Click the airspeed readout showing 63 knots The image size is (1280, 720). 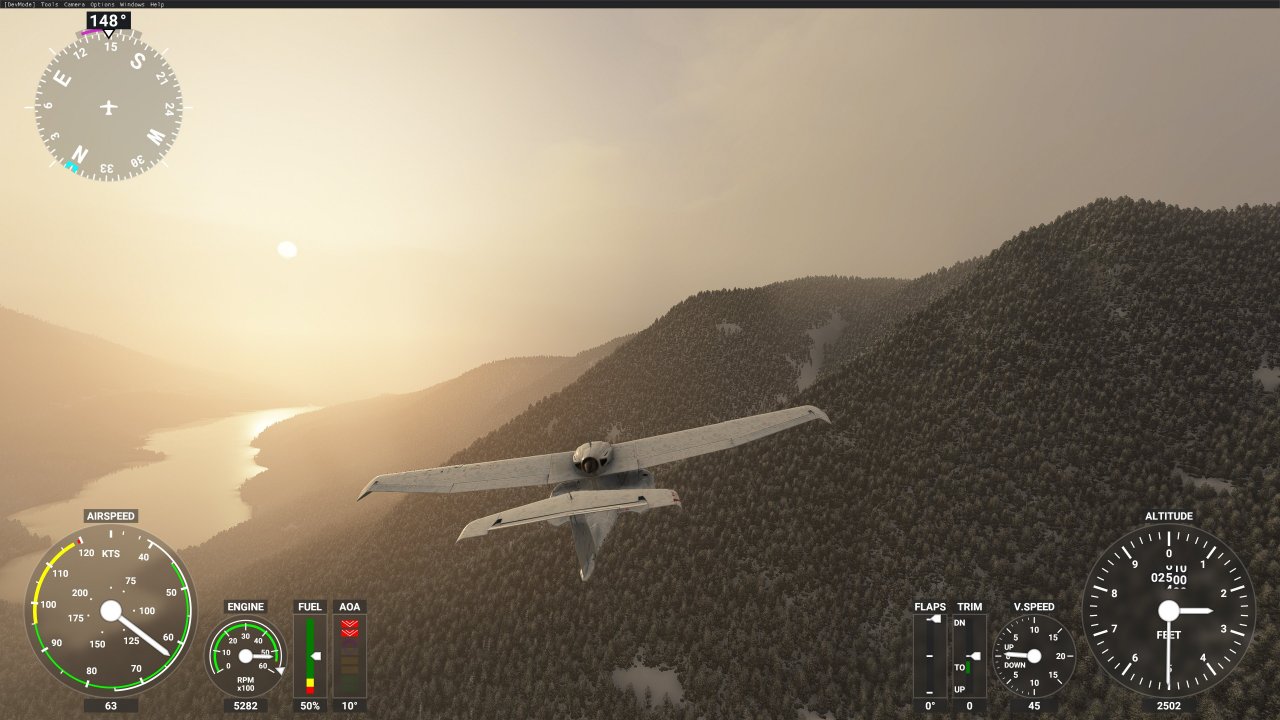click(x=110, y=705)
